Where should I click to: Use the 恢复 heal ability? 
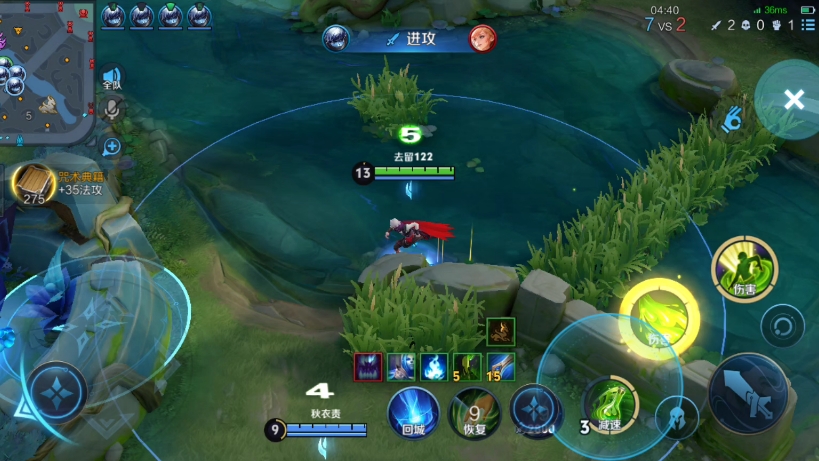tap(475, 412)
